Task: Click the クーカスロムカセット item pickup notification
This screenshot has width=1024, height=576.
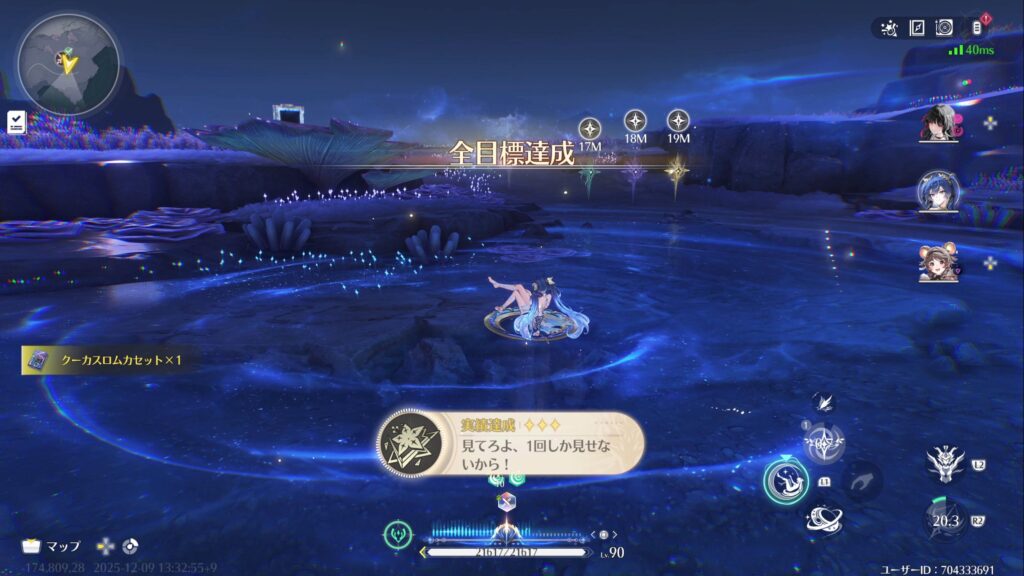Action: [105, 360]
